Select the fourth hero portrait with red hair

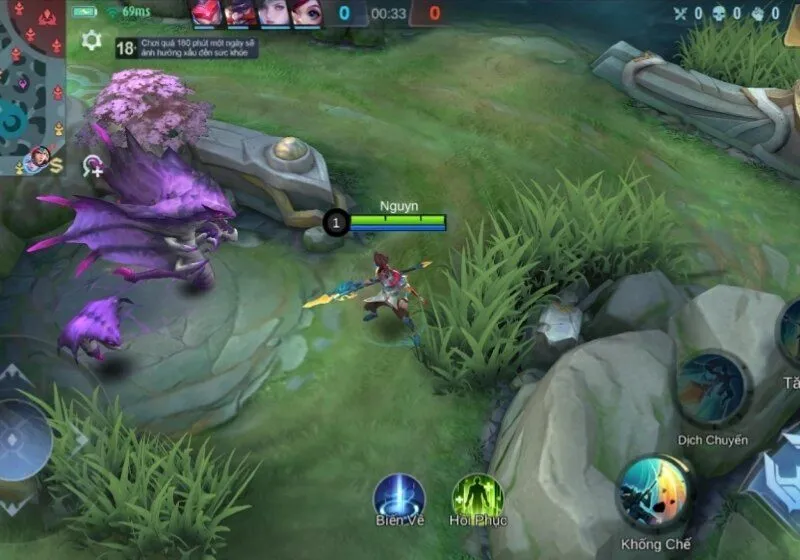(x=305, y=13)
